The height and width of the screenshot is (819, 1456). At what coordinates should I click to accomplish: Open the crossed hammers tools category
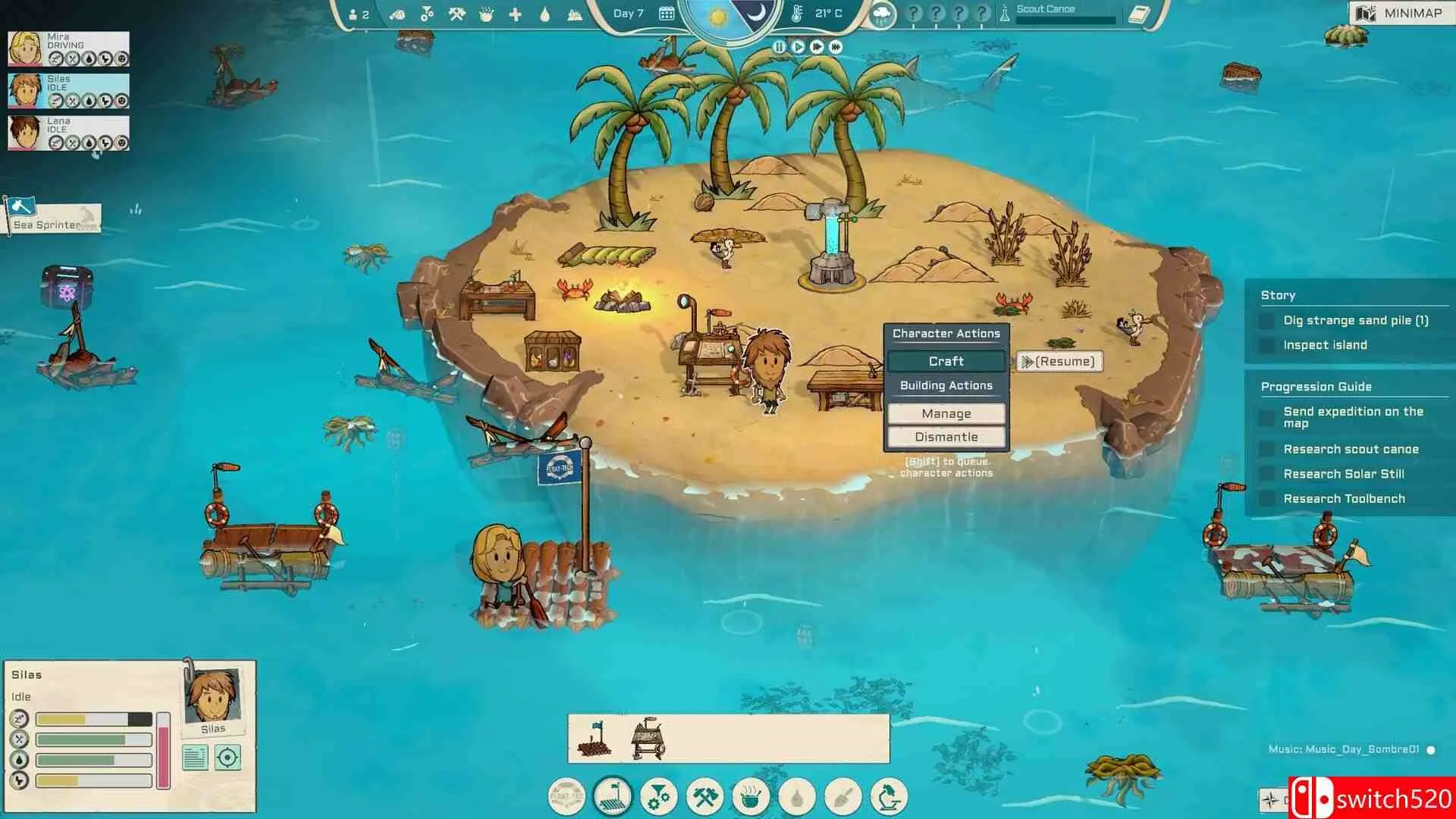704,797
